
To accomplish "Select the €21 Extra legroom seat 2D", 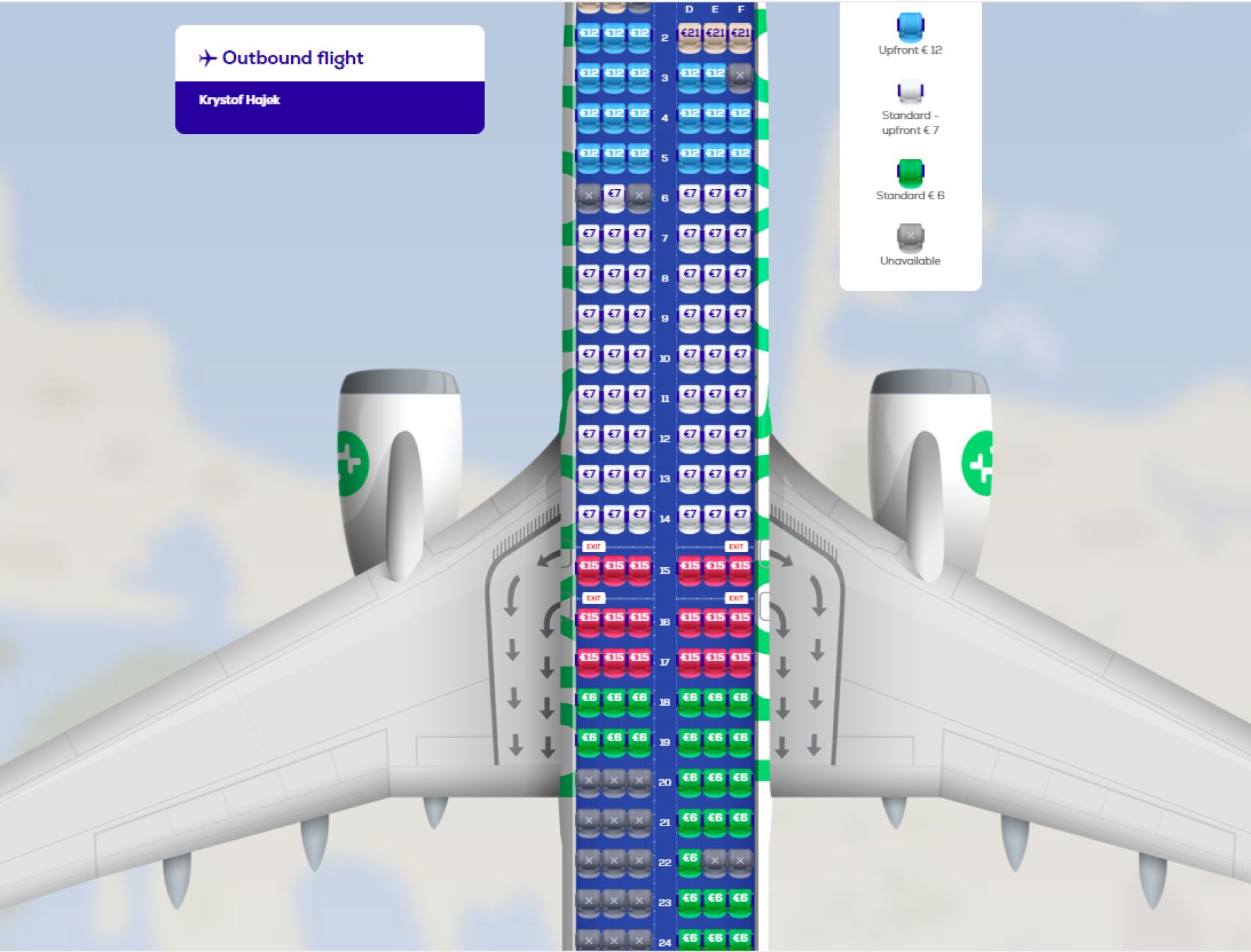I will click(689, 31).
